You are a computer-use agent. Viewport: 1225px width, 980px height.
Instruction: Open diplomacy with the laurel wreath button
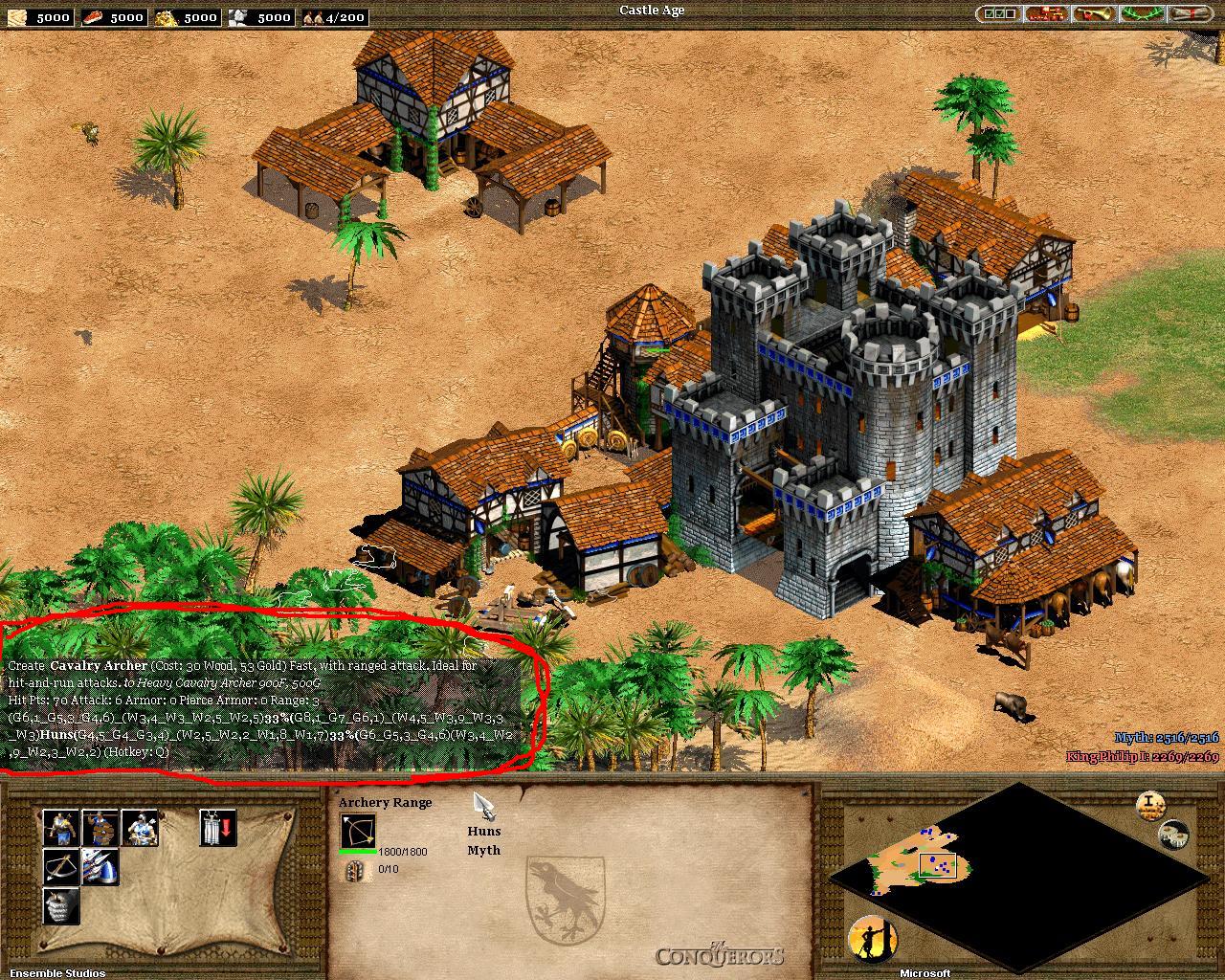click(x=1140, y=14)
